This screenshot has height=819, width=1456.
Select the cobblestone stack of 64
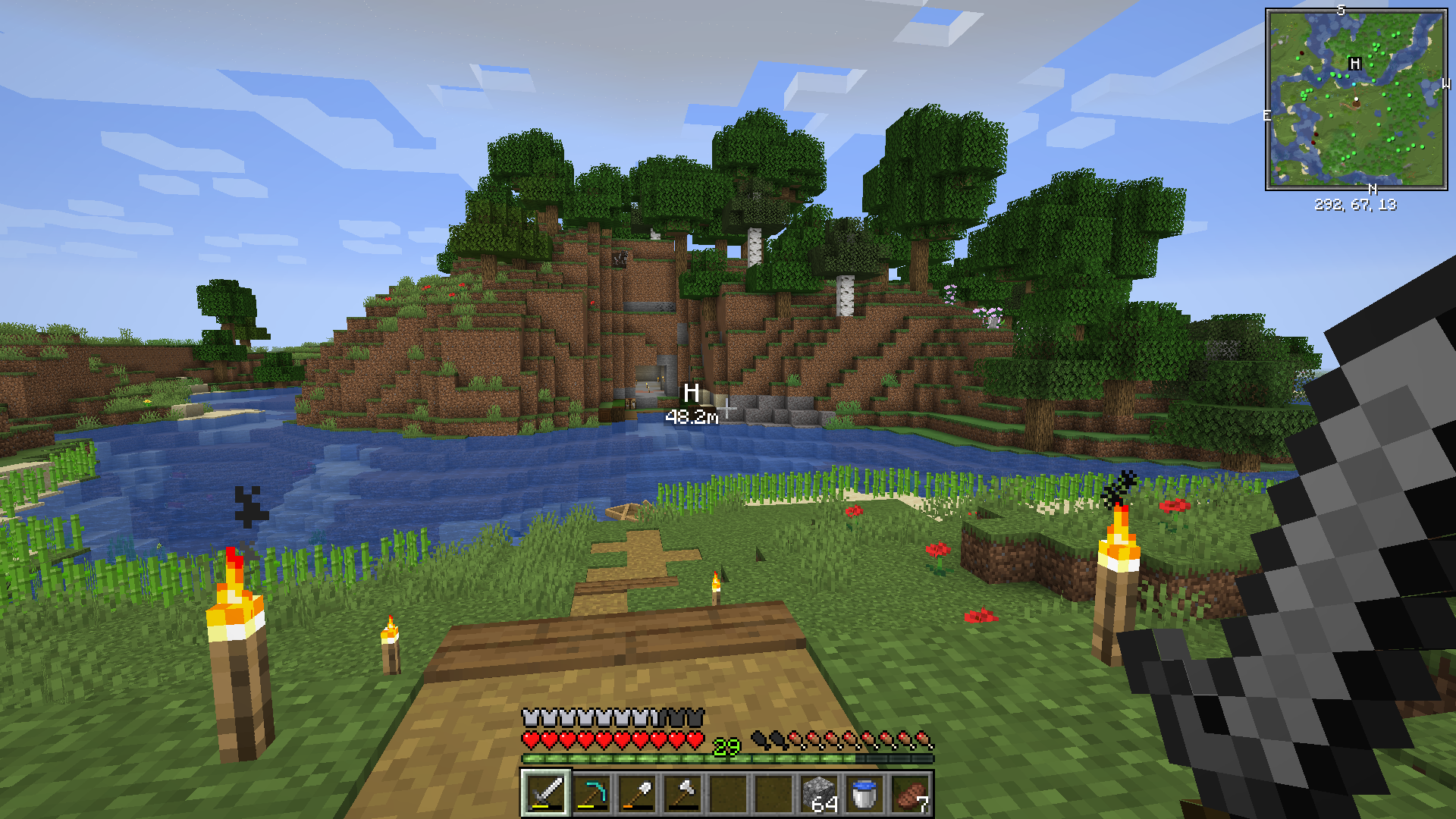[x=819, y=793]
